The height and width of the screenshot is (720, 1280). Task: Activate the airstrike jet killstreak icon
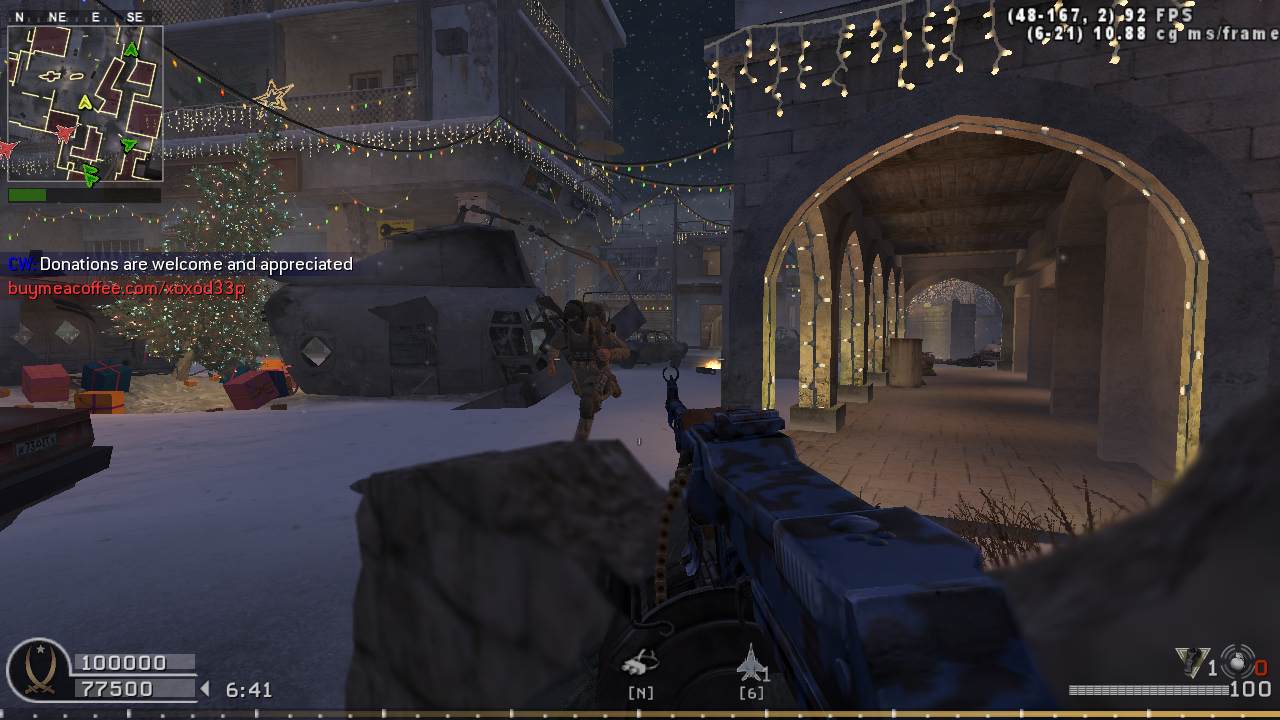[x=750, y=662]
